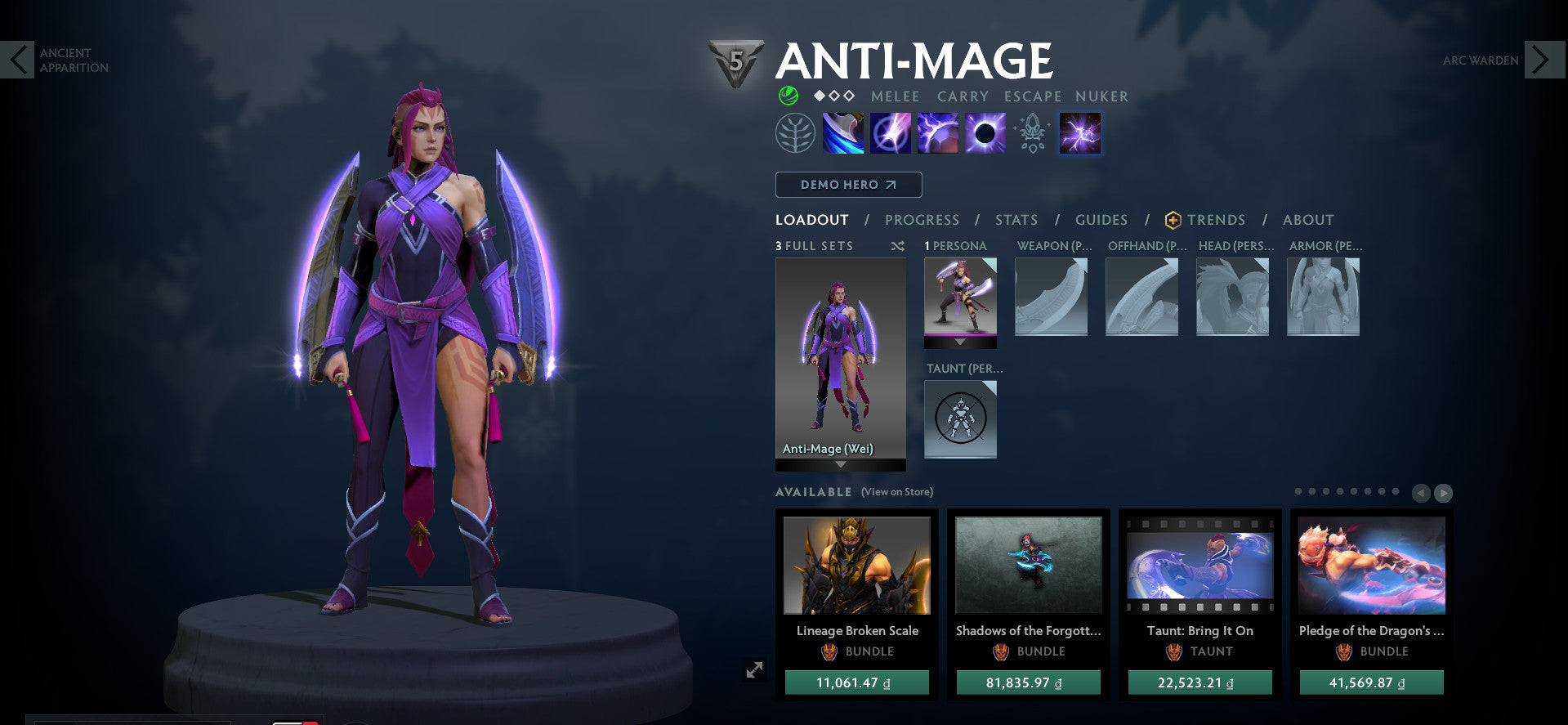
Task: Click the DEMO HERO button
Action: [847, 185]
